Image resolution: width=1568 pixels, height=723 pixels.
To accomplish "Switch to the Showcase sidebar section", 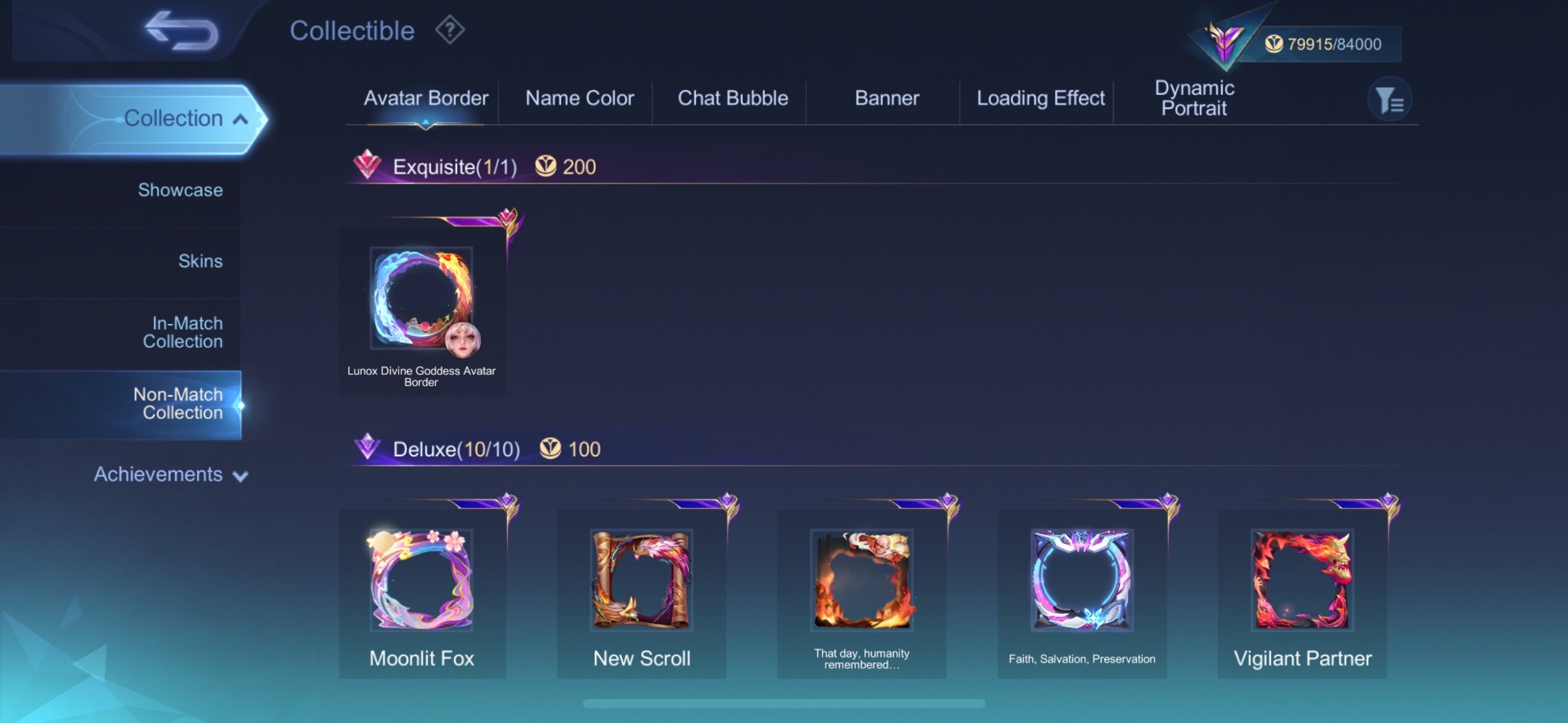I will click(181, 190).
